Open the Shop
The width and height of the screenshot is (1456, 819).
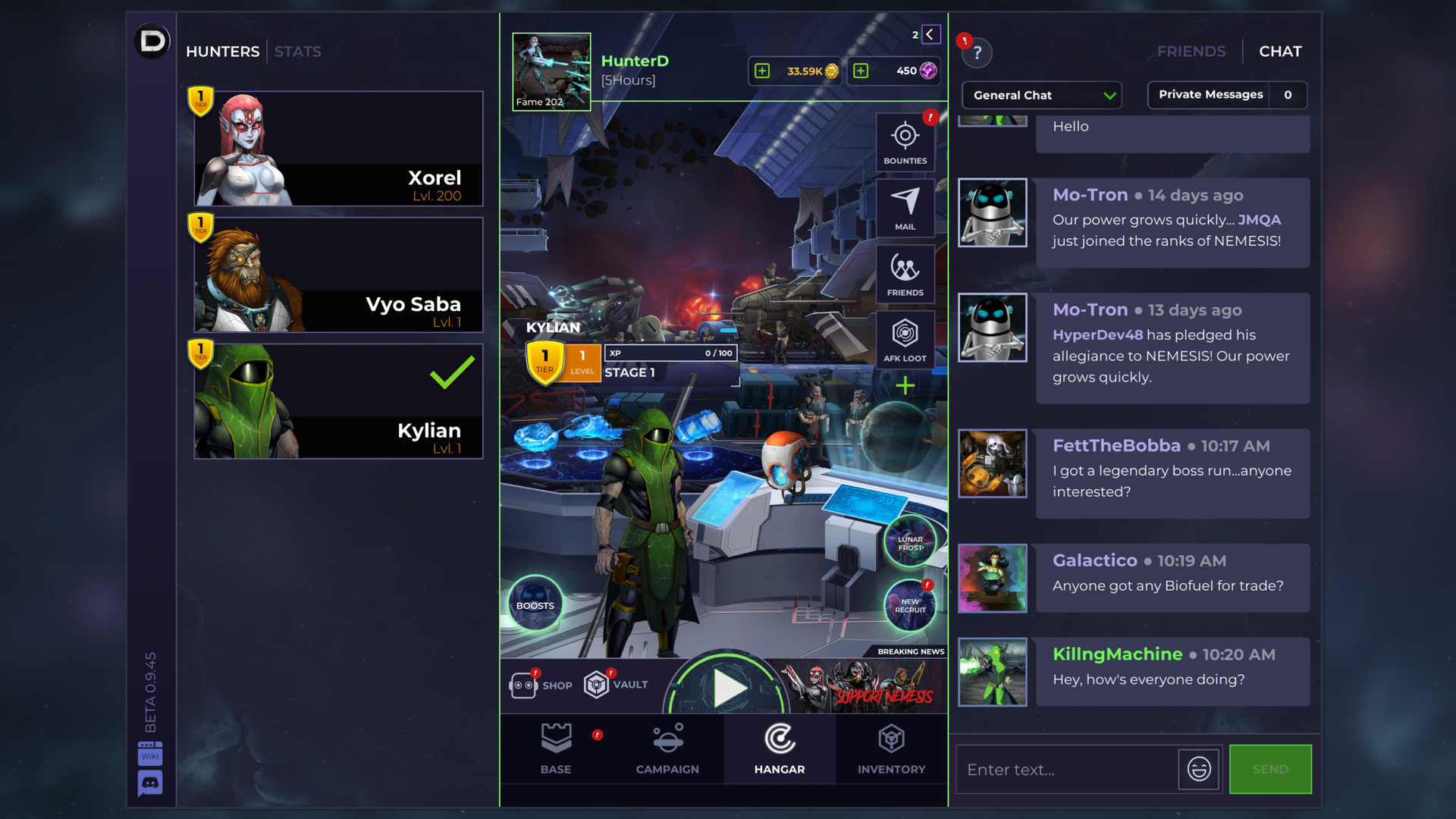coord(540,684)
